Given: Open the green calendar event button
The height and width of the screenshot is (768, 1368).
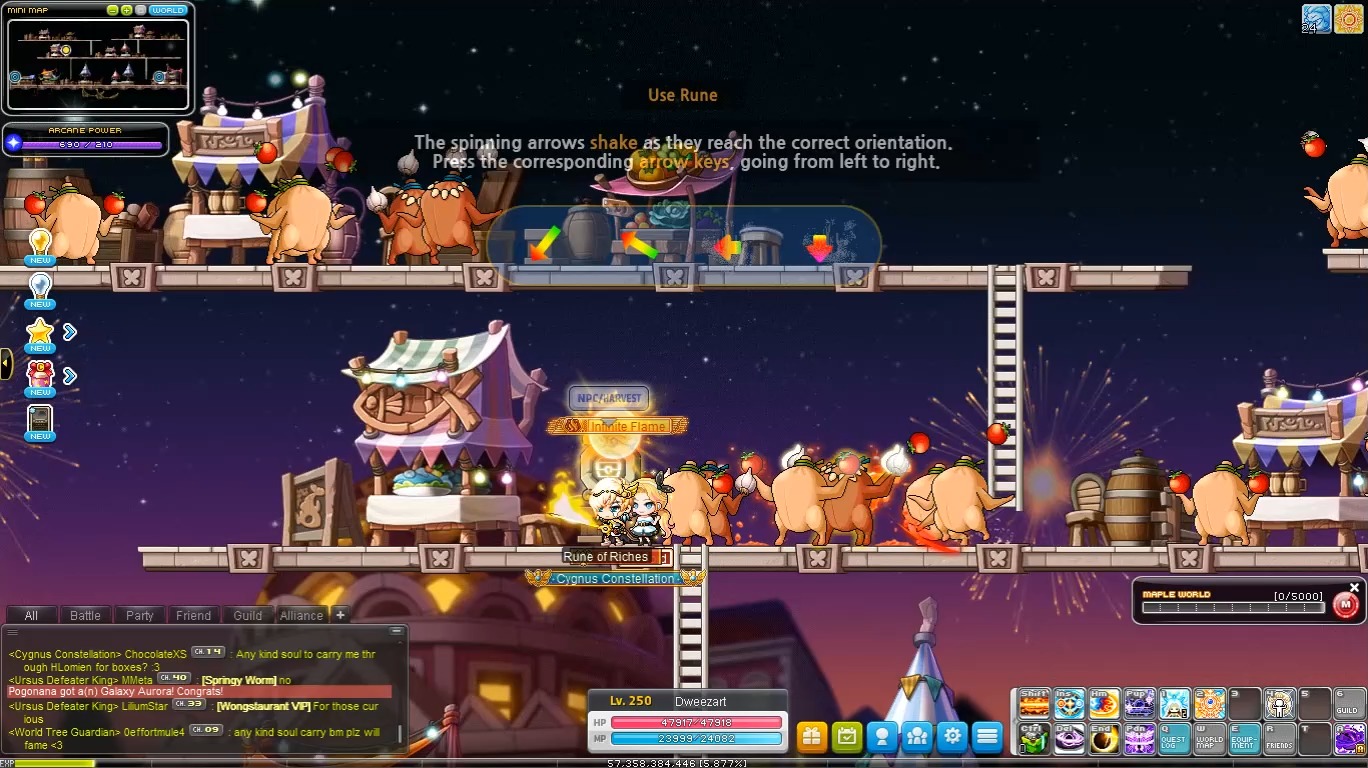Looking at the screenshot, I should click(847, 737).
